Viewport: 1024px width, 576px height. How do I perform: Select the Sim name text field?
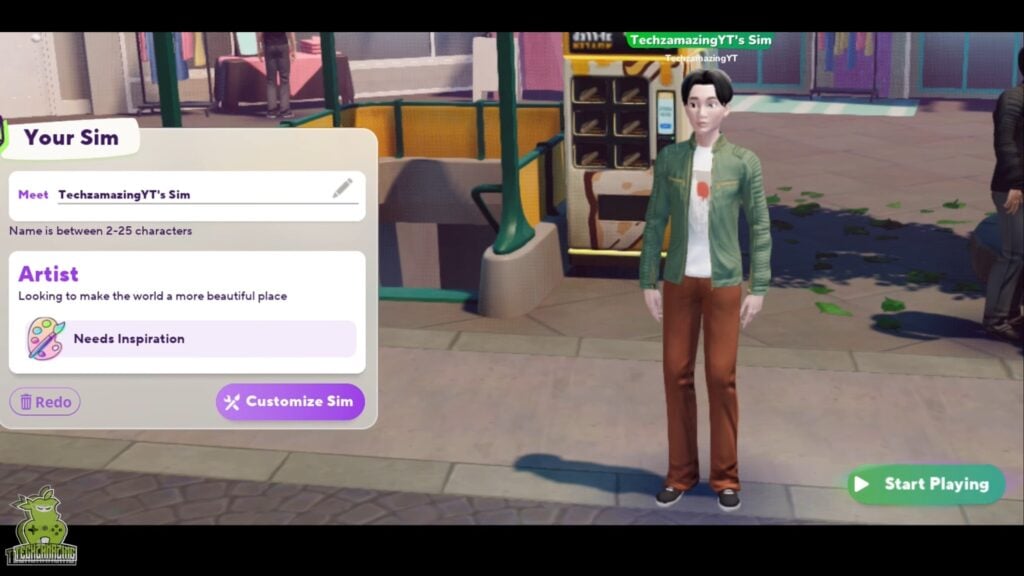(190, 194)
